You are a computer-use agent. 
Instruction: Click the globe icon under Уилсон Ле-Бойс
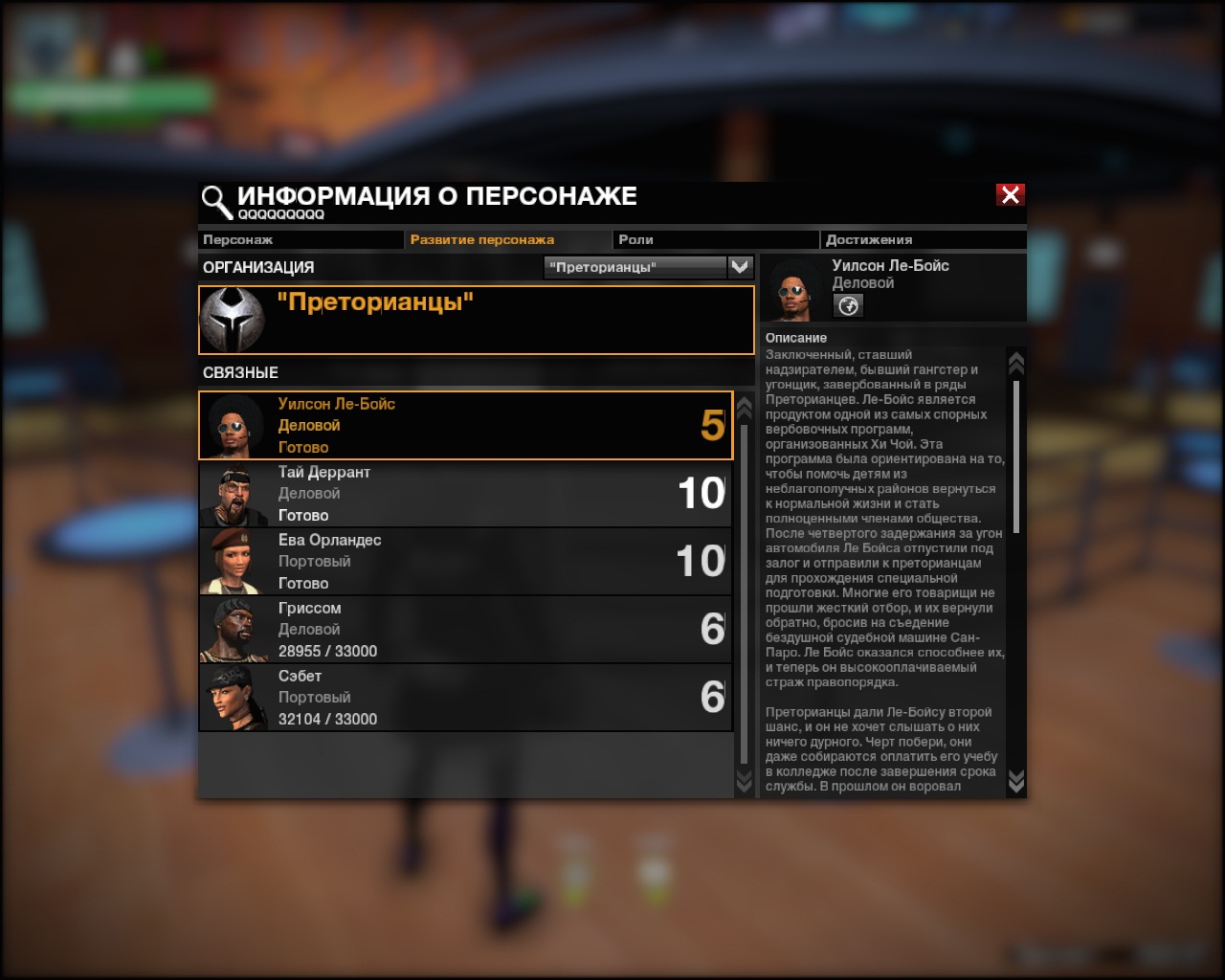[848, 305]
